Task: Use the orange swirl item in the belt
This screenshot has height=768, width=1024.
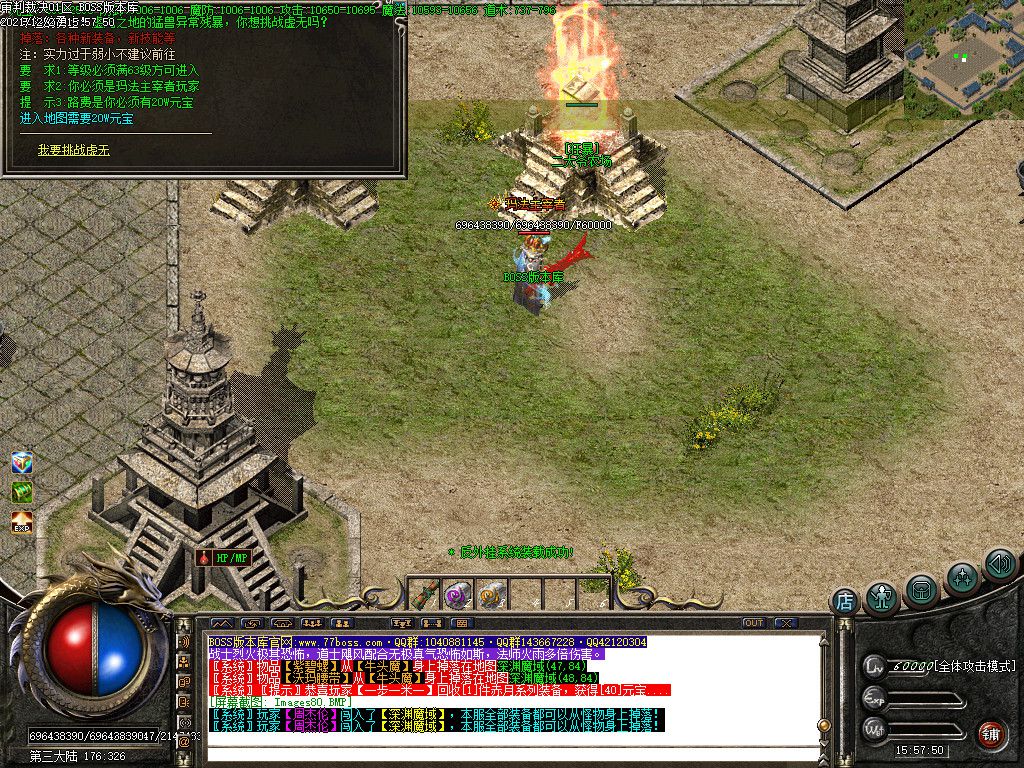Action: (490, 595)
